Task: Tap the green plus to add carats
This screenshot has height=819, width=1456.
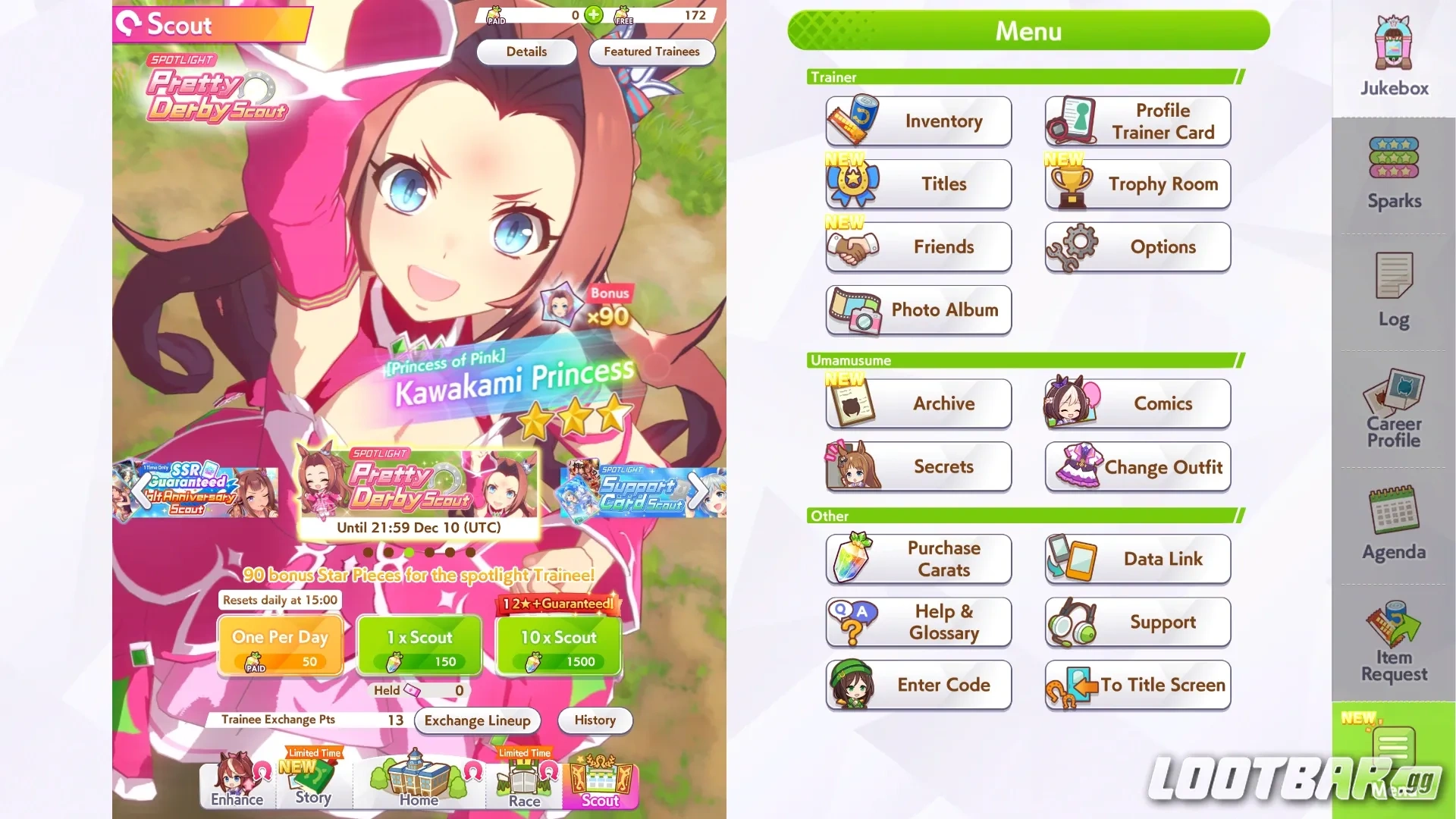Action: [594, 14]
